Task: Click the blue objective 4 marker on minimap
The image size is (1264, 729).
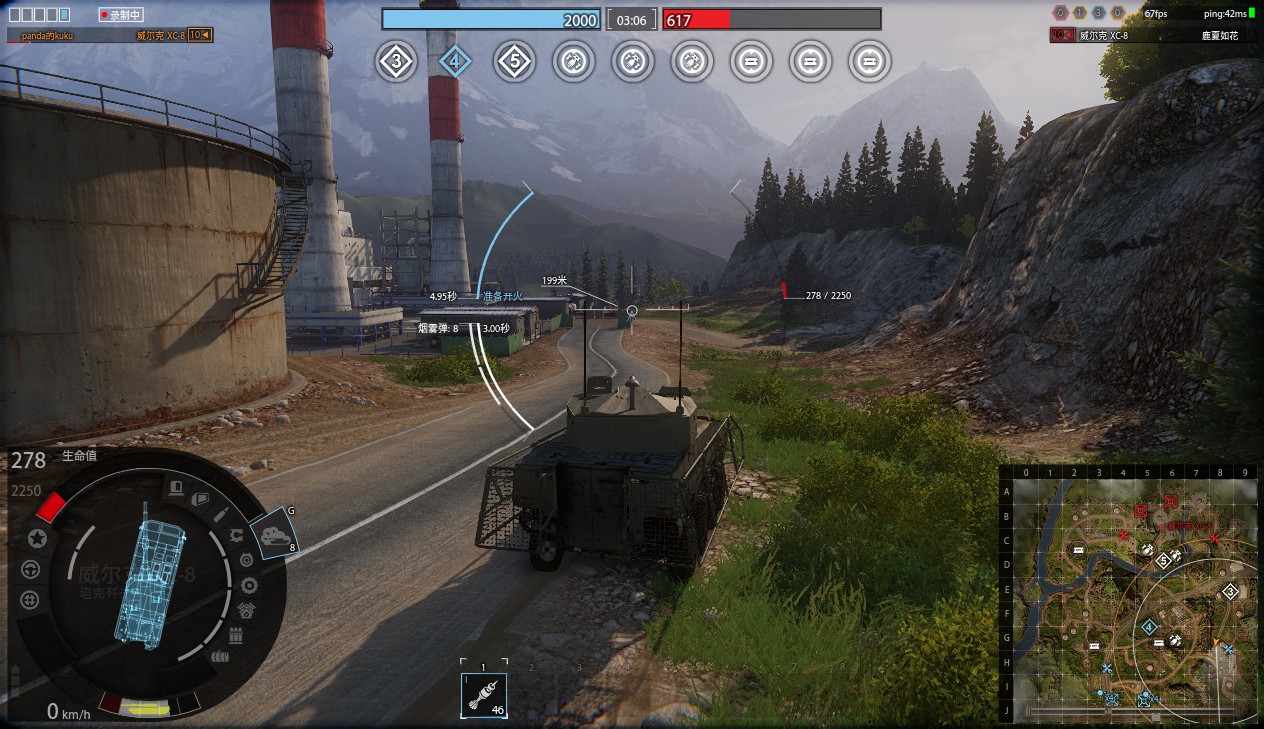Action: 1149,626
